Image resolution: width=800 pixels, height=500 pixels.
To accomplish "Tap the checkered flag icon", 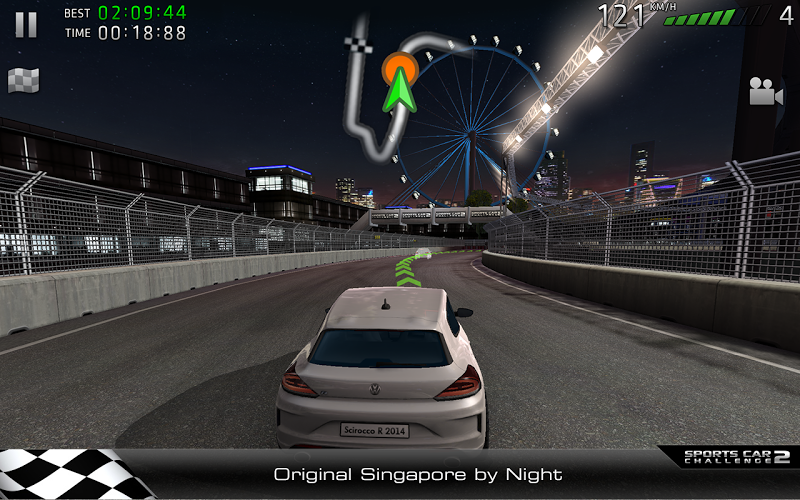I will tap(24, 81).
